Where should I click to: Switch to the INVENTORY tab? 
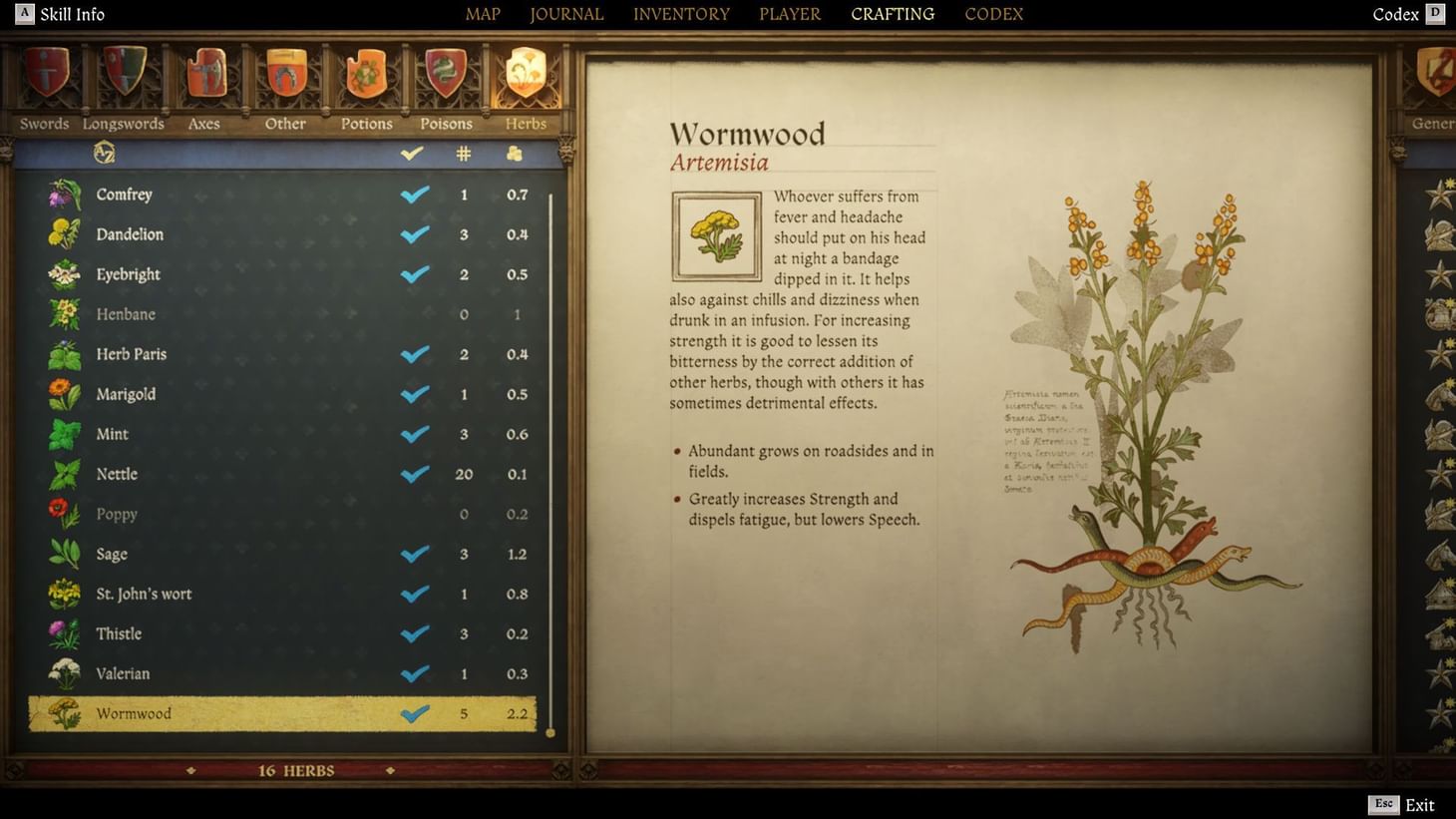click(681, 14)
